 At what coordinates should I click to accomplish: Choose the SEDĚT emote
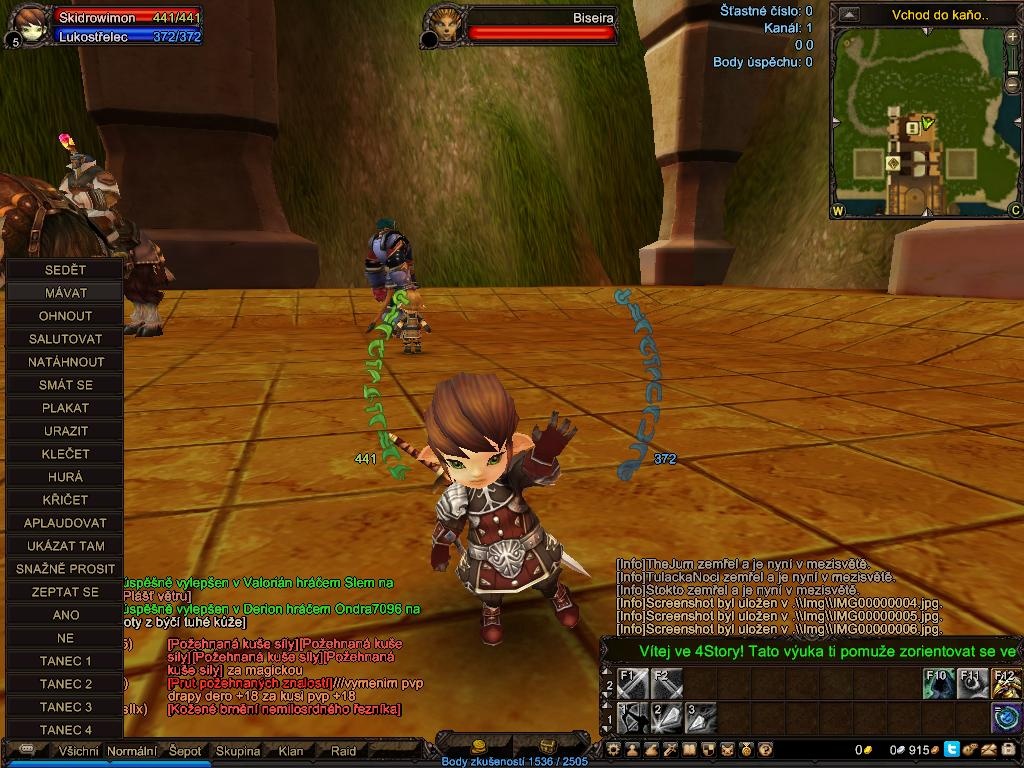[x=65, y=270]
